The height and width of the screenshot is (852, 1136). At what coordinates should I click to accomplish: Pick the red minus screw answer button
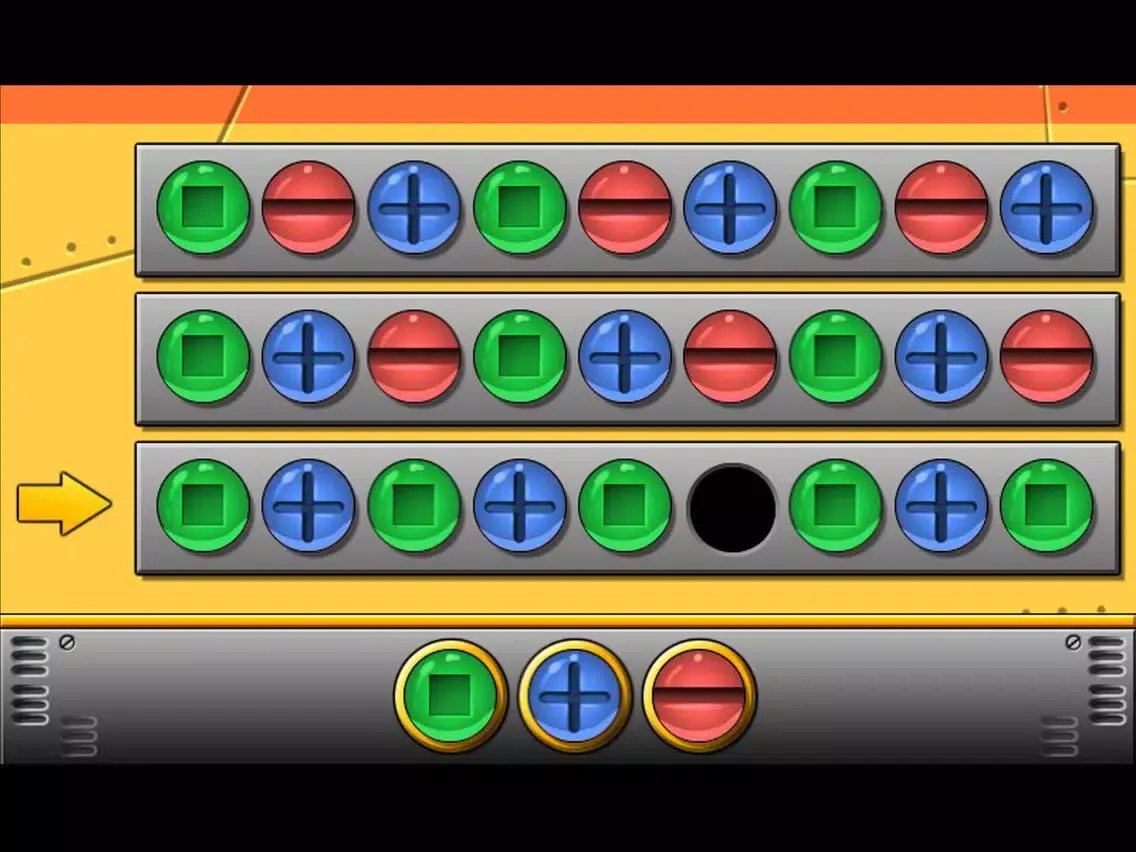point(699,696)
